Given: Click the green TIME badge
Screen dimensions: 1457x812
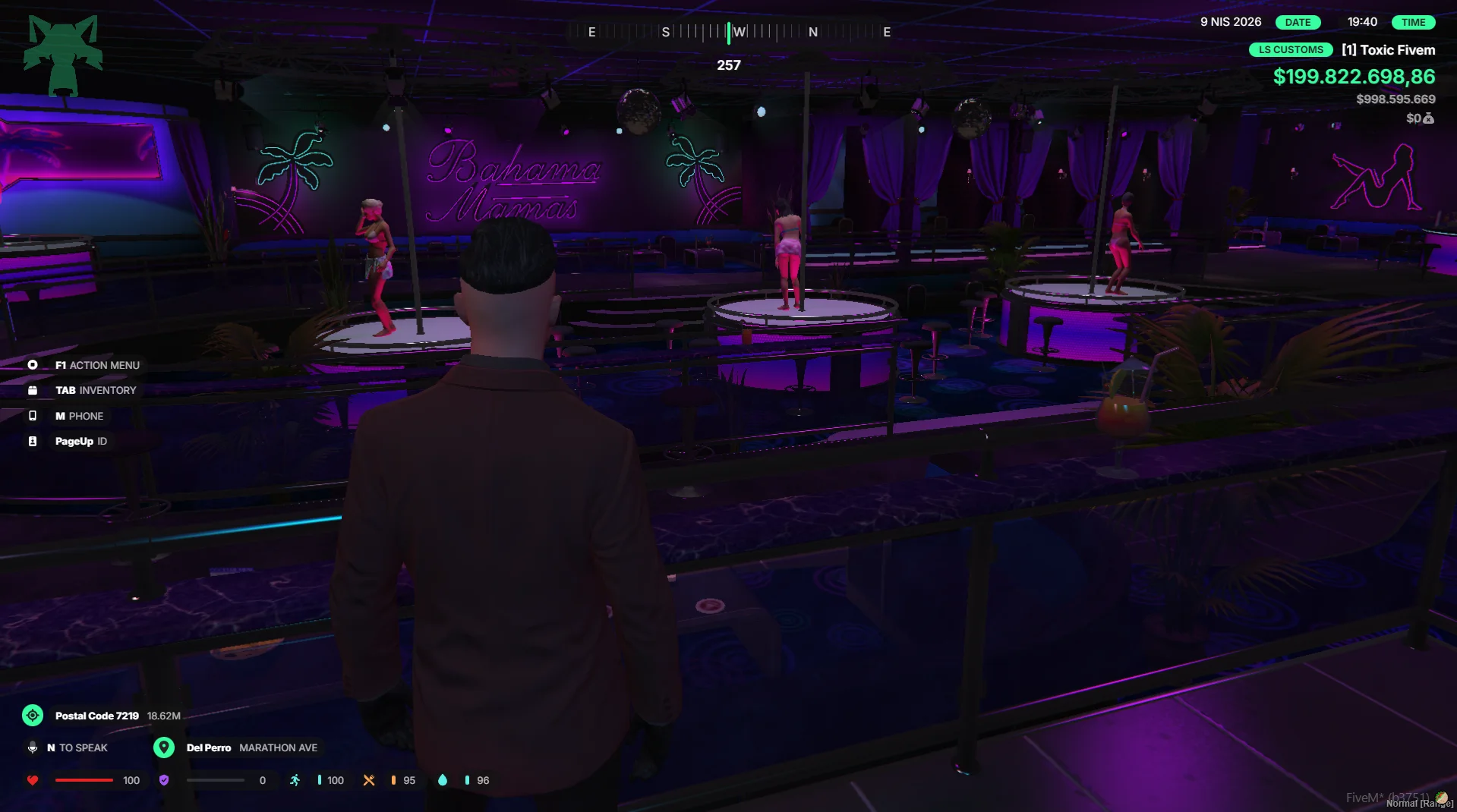Looking at the screenshot, I should point(1413,22).
